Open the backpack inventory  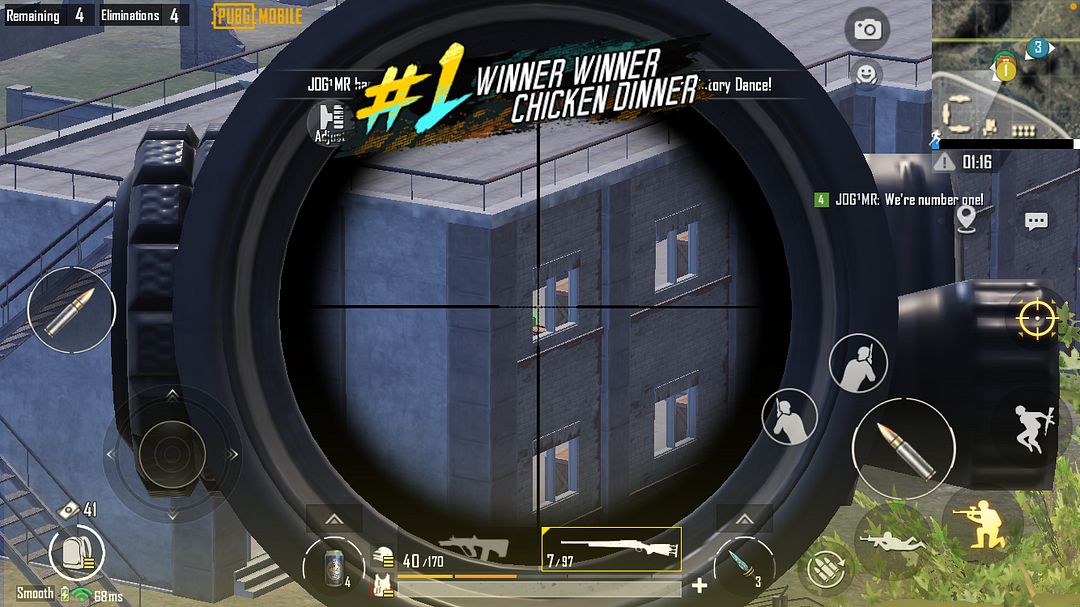[x=76, y=552]
